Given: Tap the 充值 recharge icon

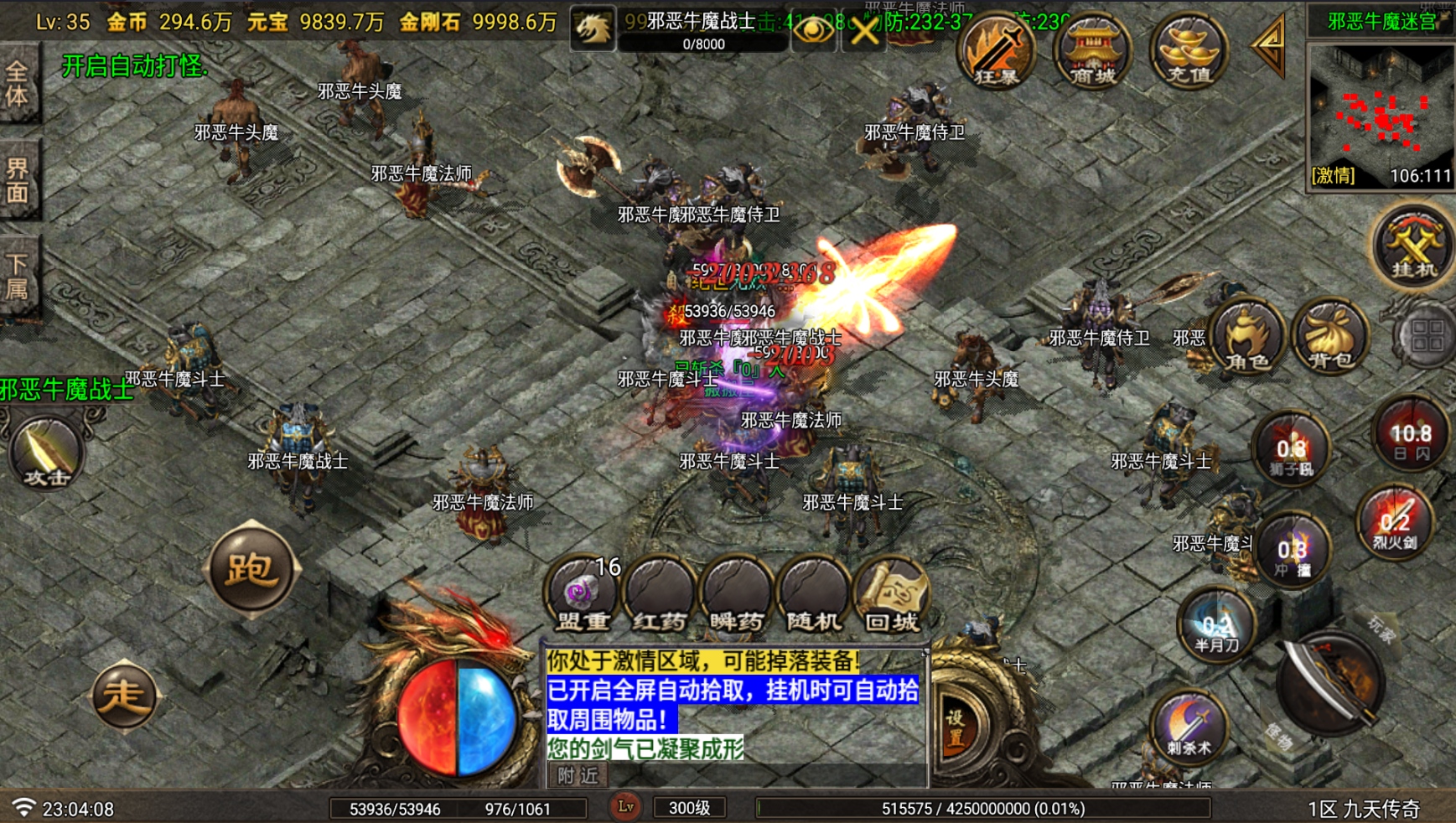Looking at the screenshot, I should [1186, 52].
